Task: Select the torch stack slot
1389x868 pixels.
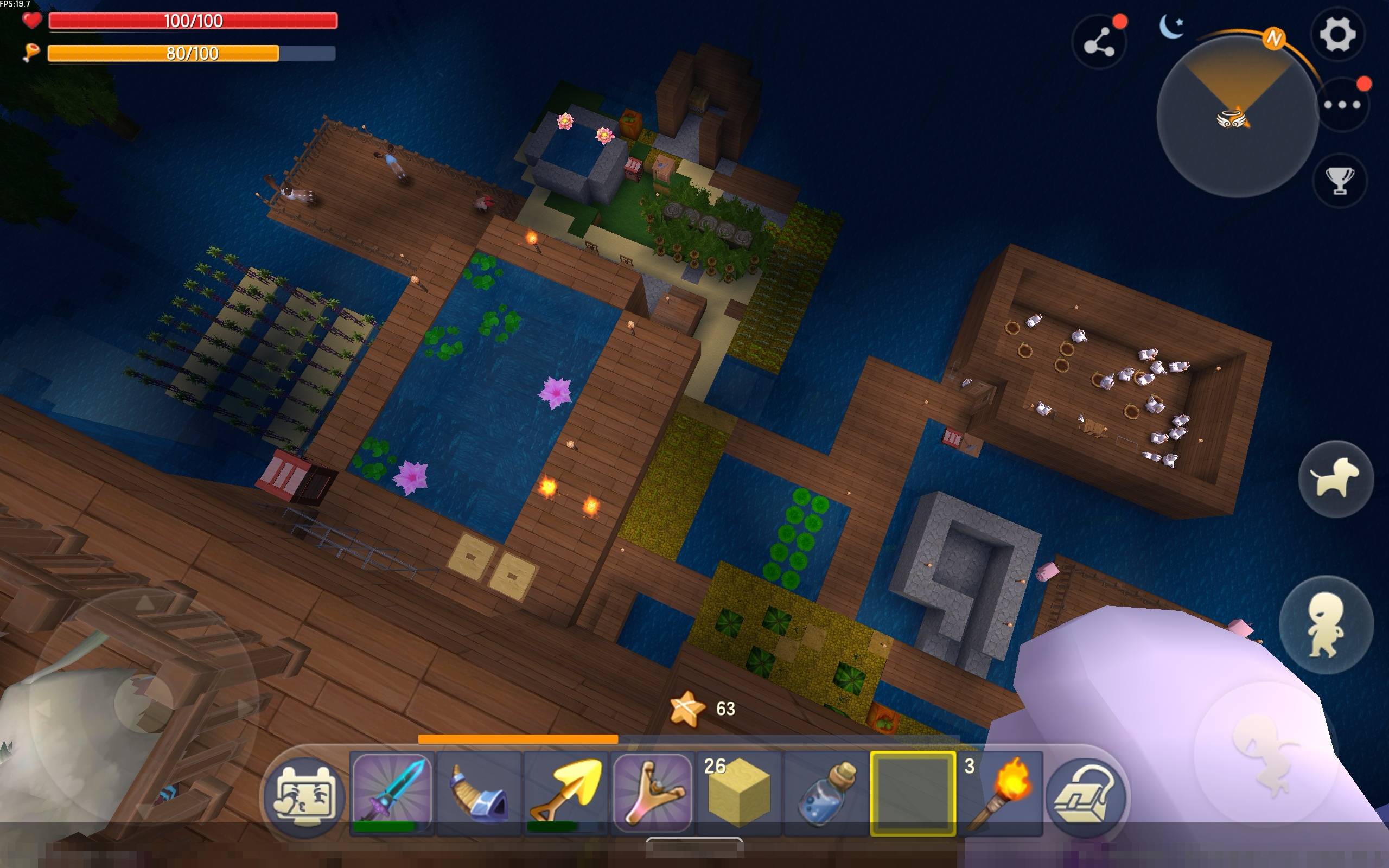Action: 1000,793
